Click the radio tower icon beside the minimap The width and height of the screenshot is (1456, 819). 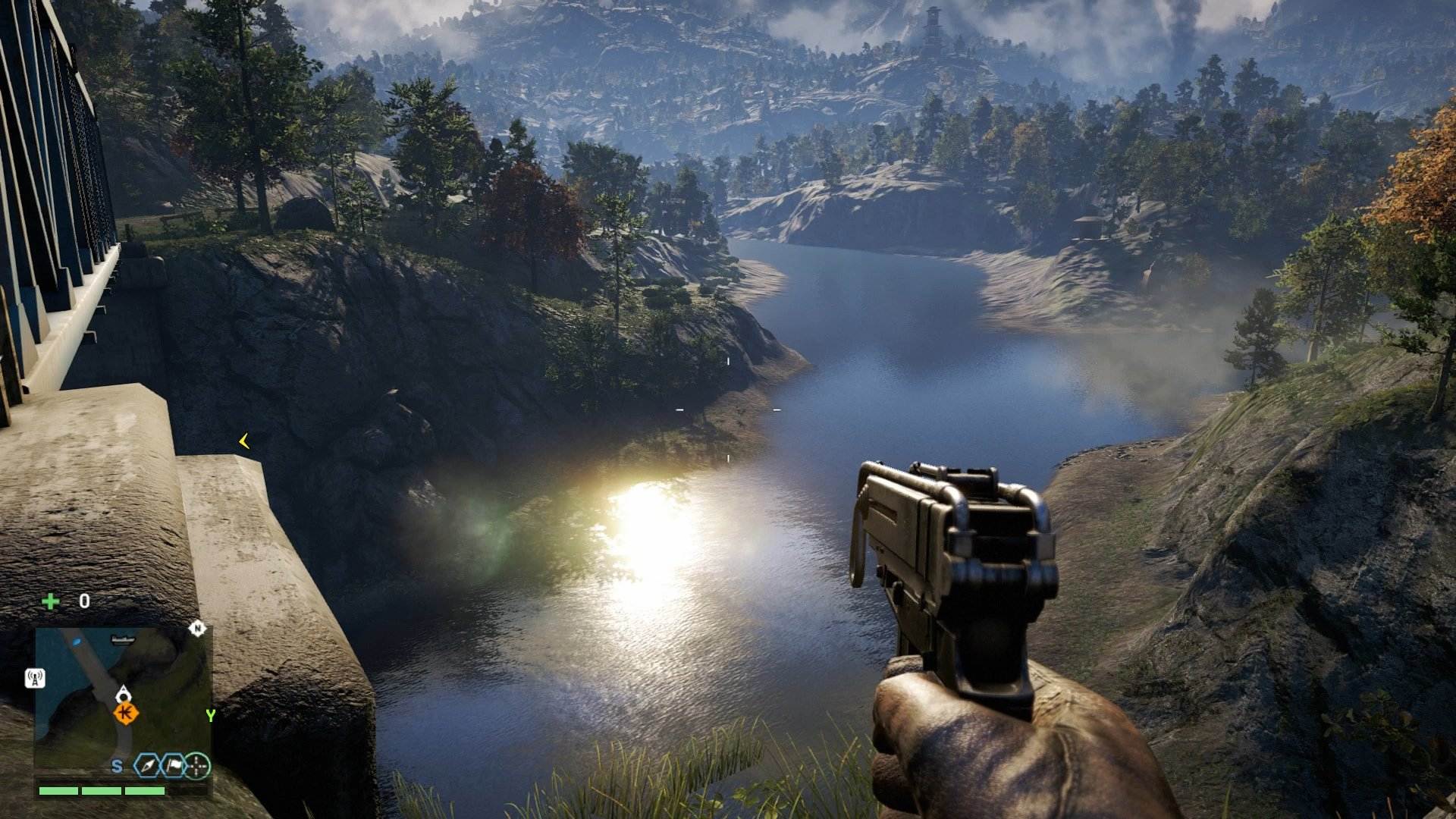(35, 678)
